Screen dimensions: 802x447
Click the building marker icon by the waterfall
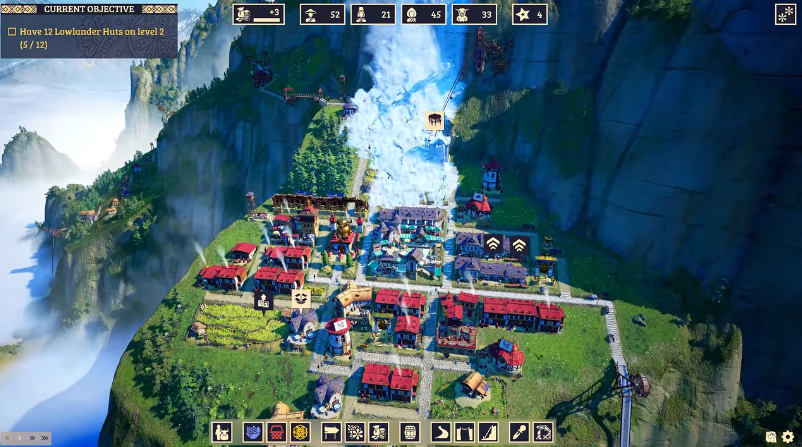click(435, 121)
